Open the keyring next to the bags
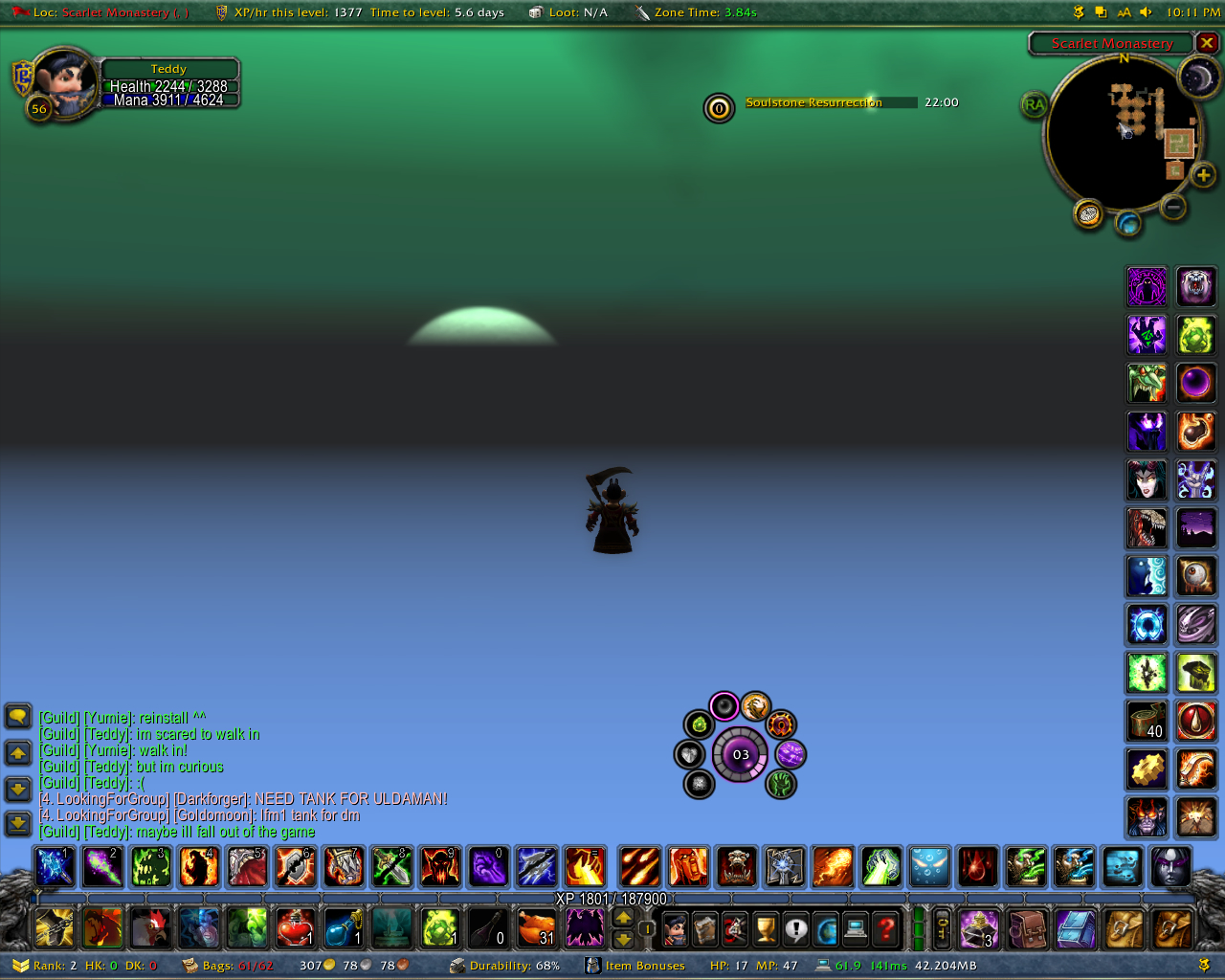Viewport: 1225px width, 980px height. point(942,928)
